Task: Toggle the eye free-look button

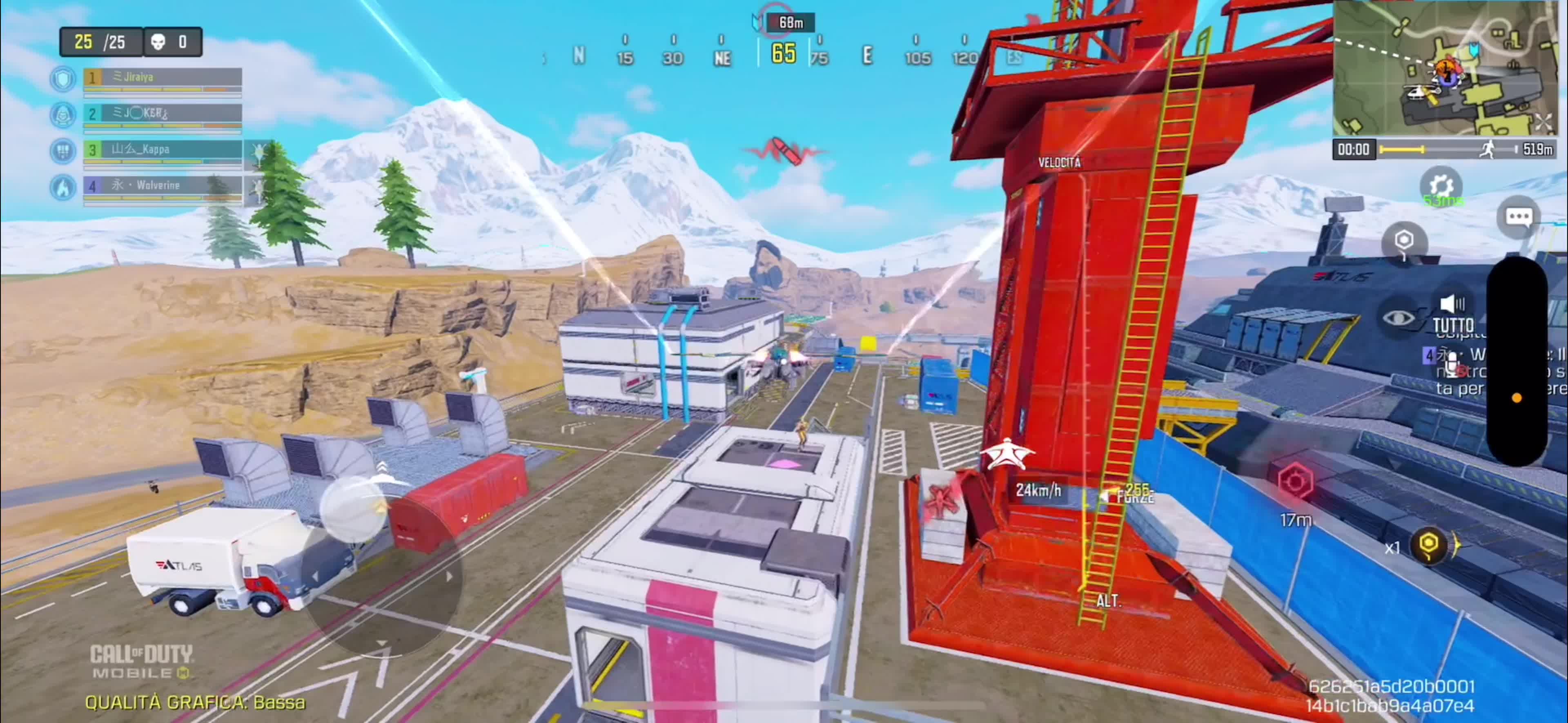Action: click(1398, 317)
